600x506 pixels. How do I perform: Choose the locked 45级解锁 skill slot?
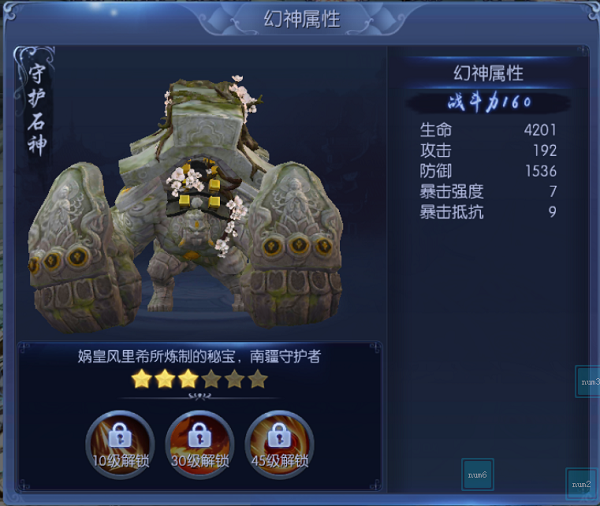[279, 444]
